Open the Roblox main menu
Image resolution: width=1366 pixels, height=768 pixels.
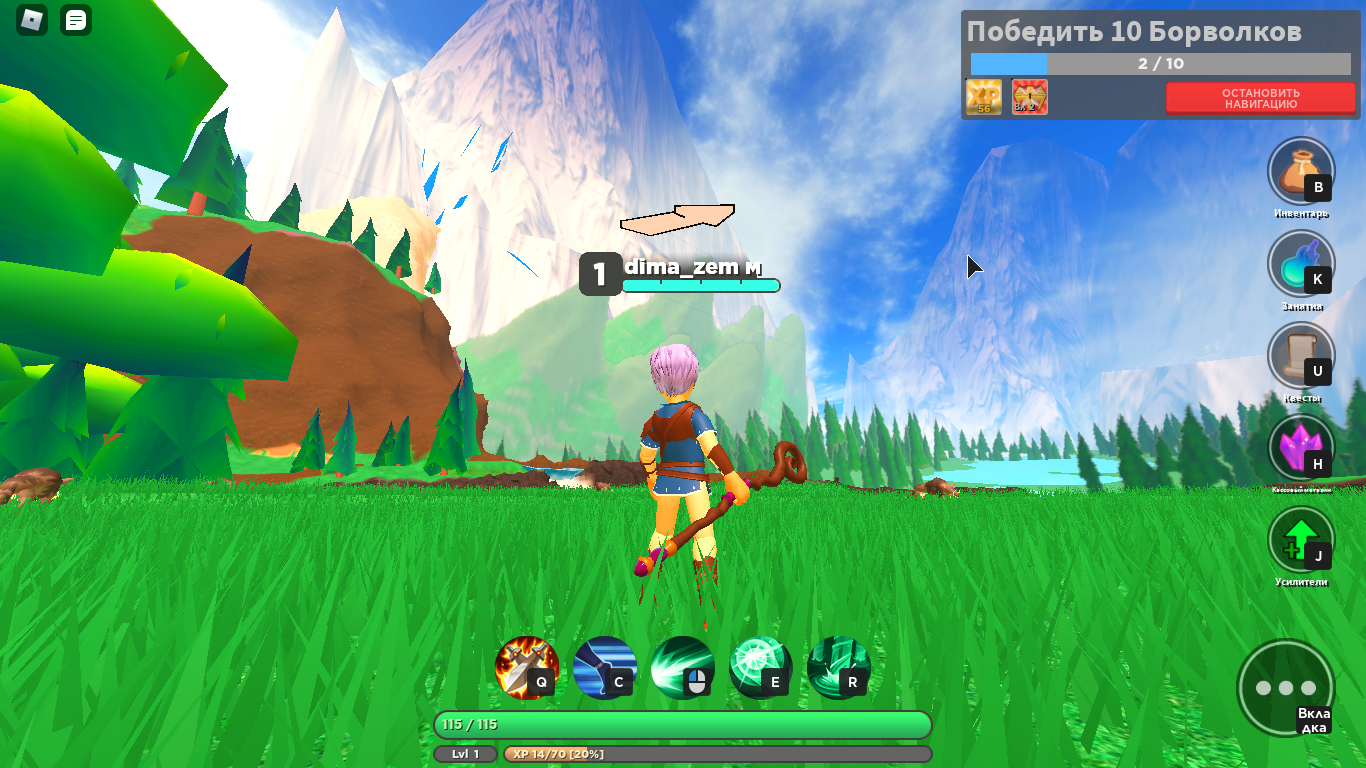point(32,20)
